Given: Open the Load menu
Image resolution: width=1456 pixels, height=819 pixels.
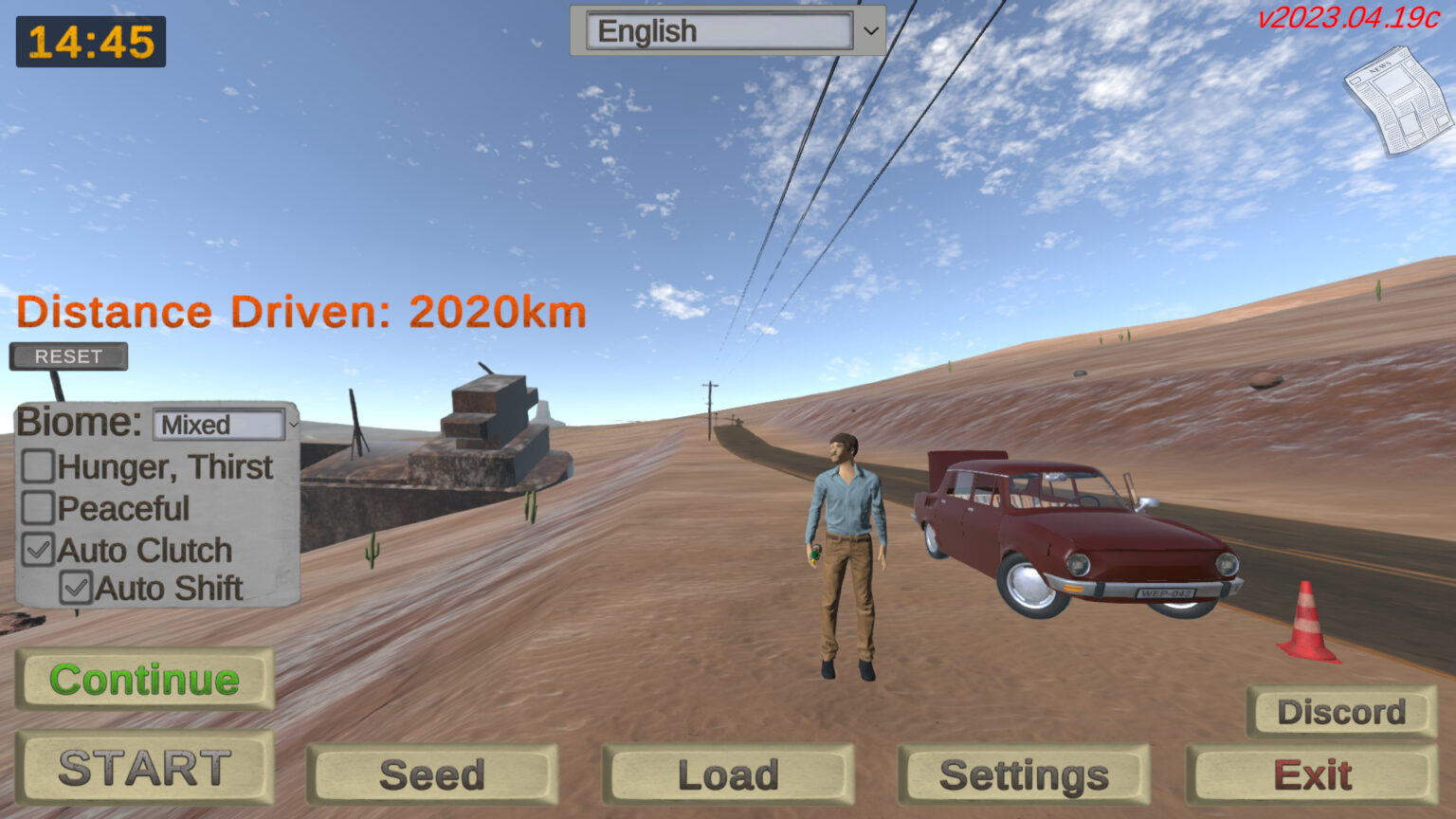Looking at the screenshot, I should 729,773.
